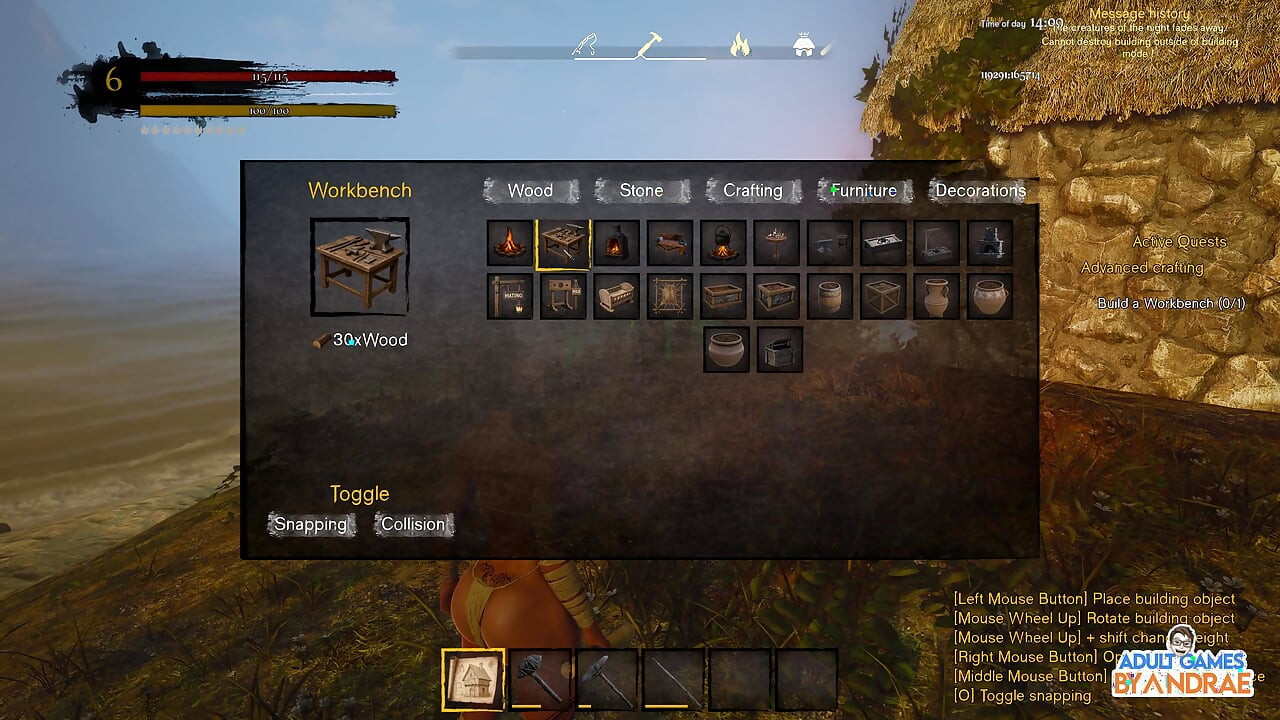Open the Stone building tab
Screen dimensions: 1280x720
(641, 191)
